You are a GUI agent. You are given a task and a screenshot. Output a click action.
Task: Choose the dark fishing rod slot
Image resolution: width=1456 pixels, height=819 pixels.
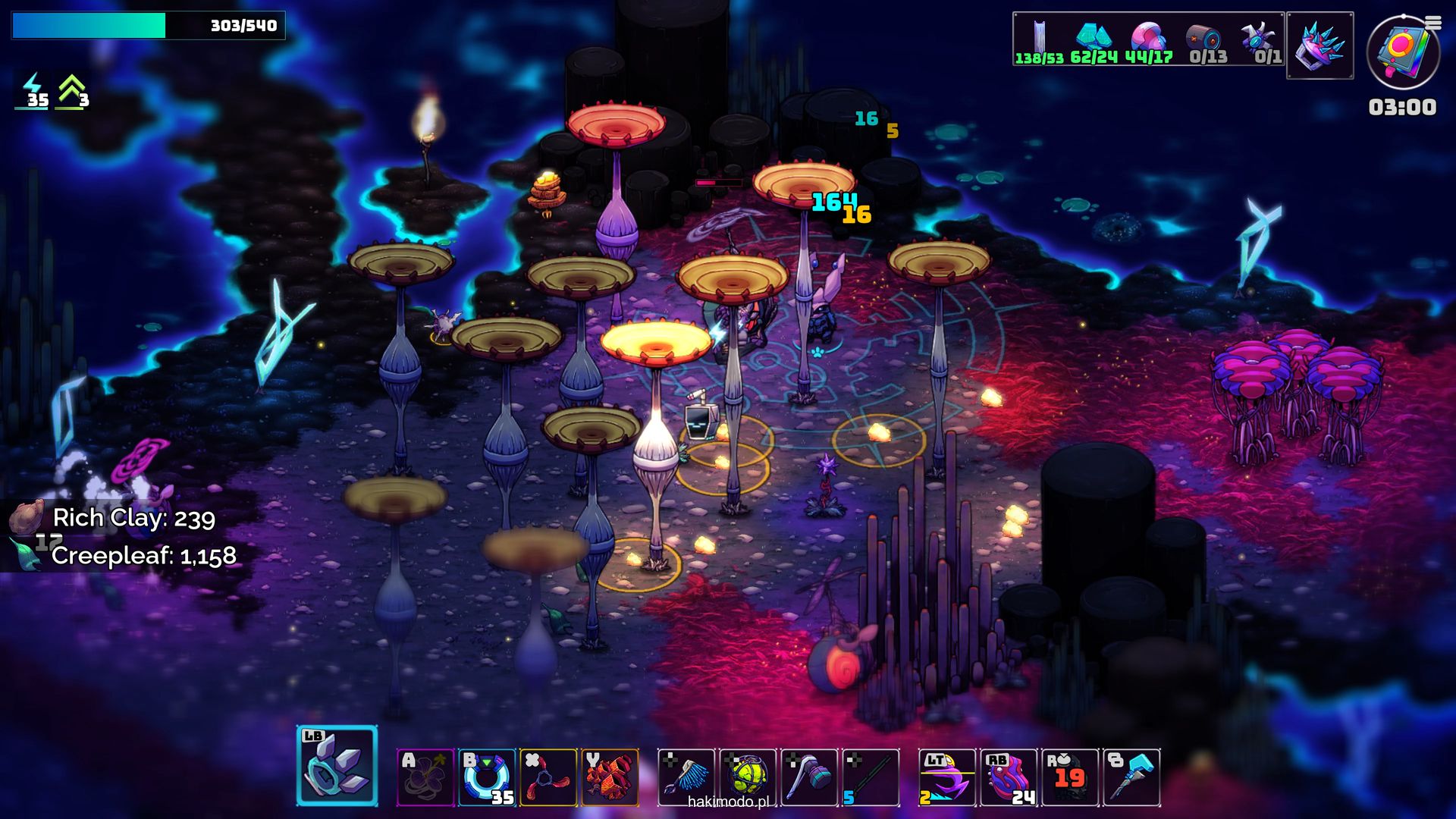pyautogui.click(x=871, y=777)
